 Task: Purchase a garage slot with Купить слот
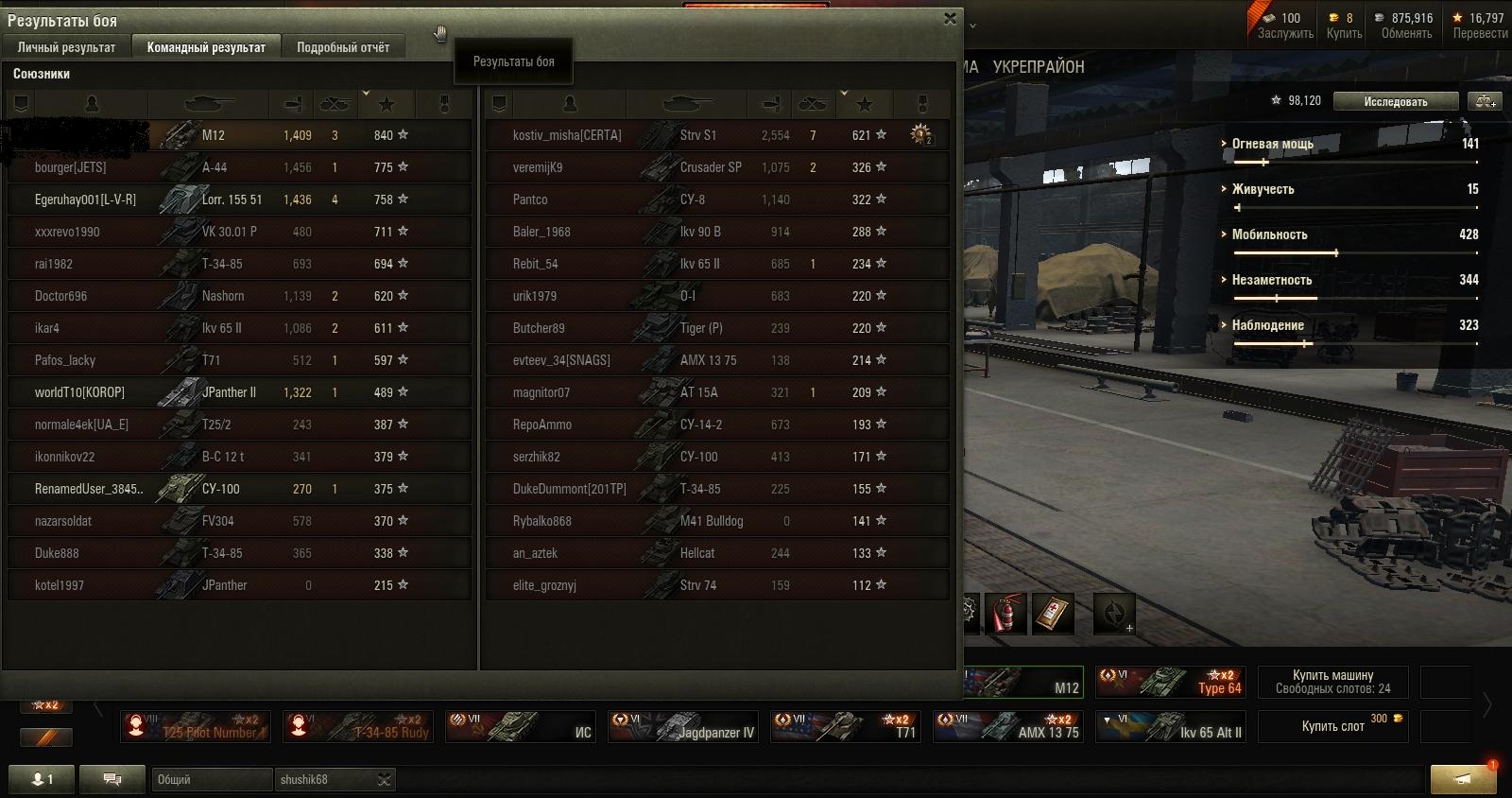click(x=1332, y=726)
